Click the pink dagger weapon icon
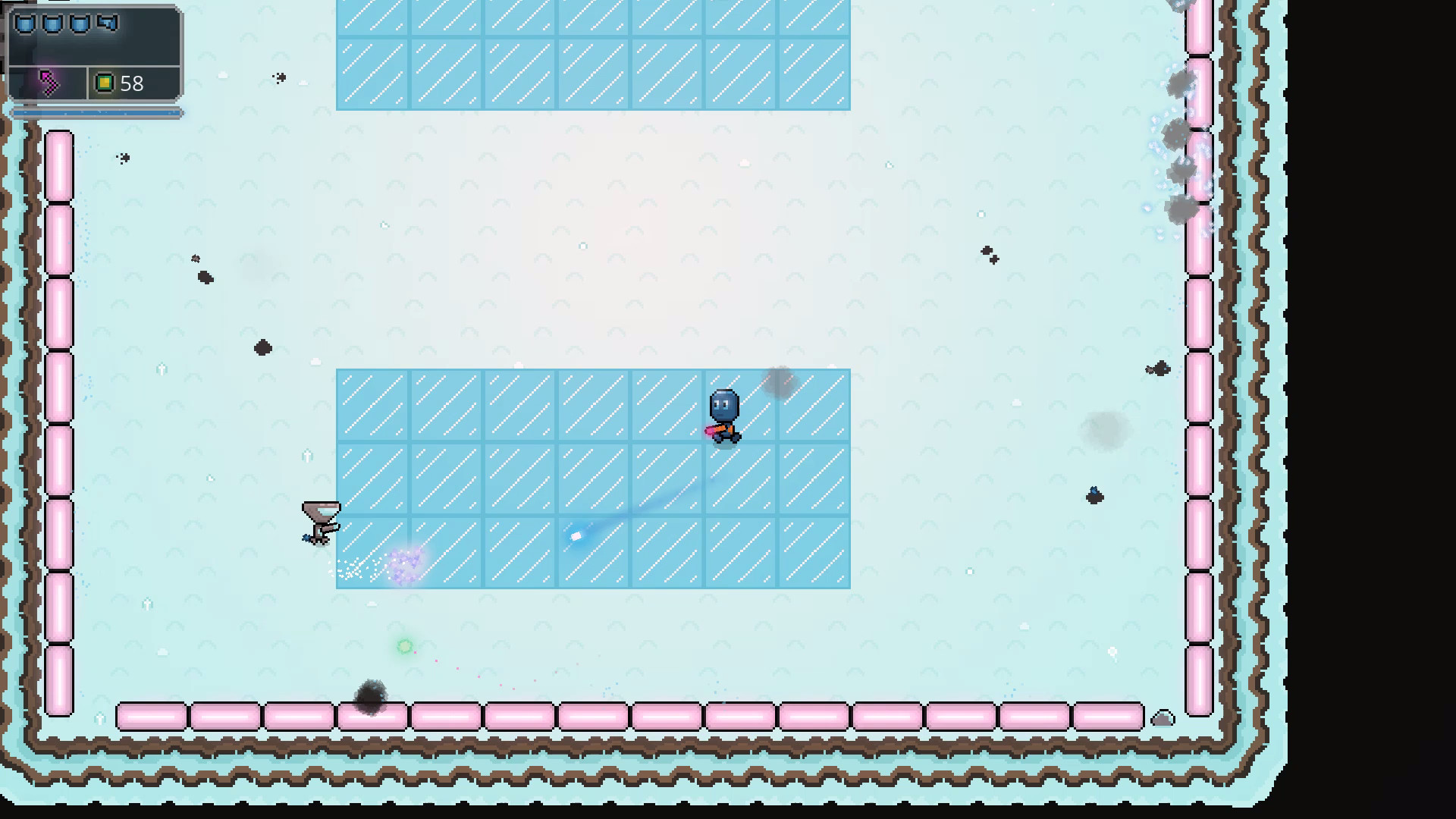The width and height of the screenshot is (1456, 819). (50, 82)
